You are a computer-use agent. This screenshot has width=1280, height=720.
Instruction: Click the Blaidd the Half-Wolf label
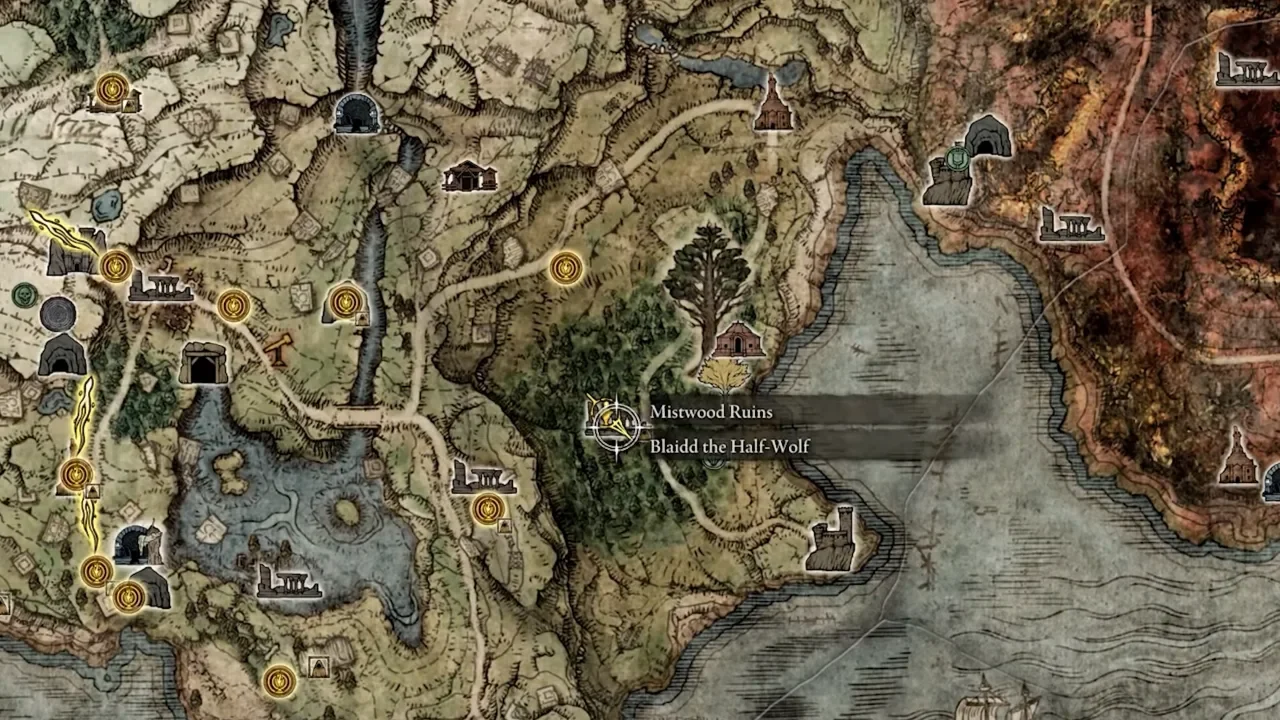[x=728, y=448]
